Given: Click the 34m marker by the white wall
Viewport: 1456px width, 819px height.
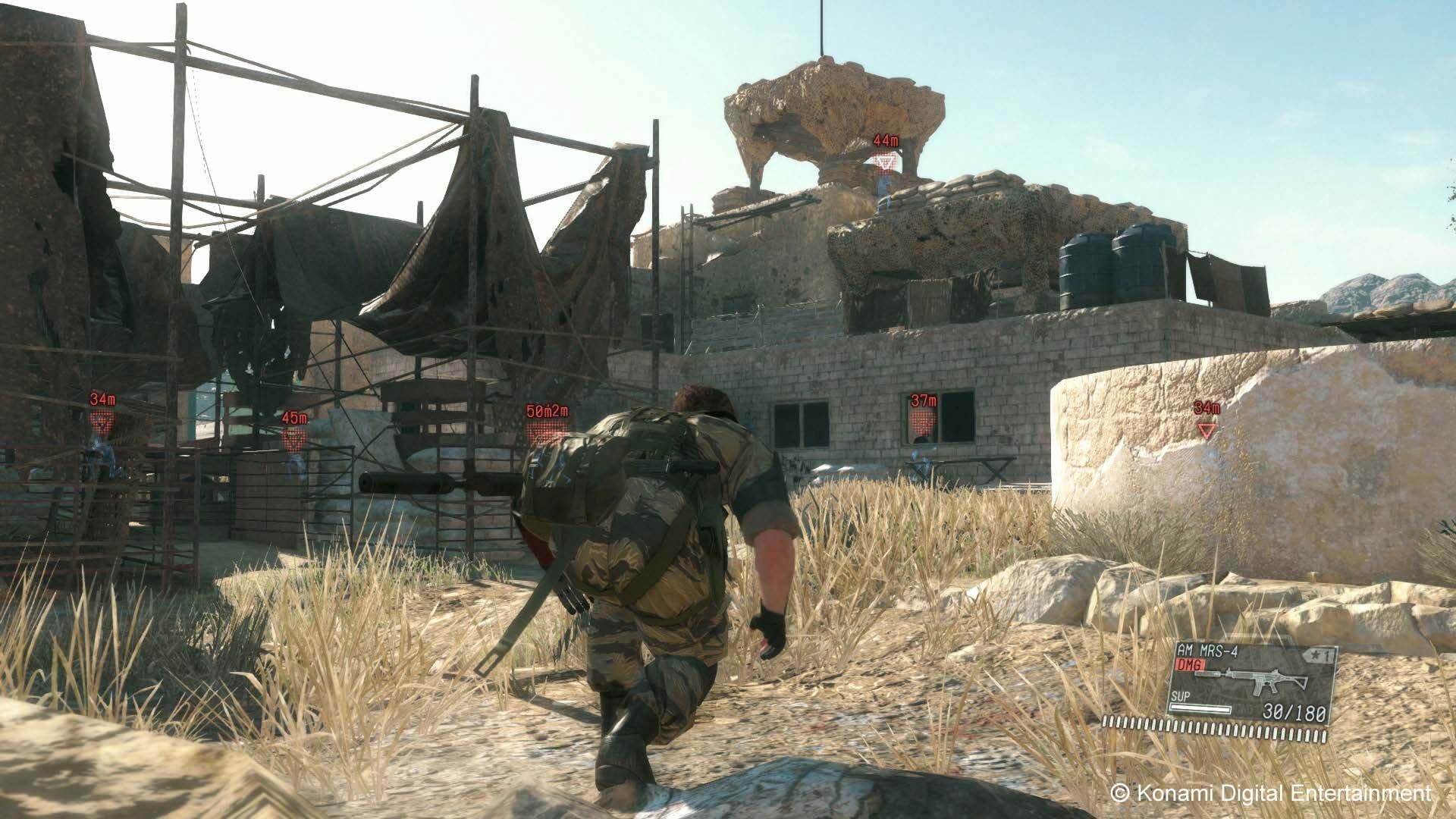Looking at the screenshot, I should (1207, 409).
